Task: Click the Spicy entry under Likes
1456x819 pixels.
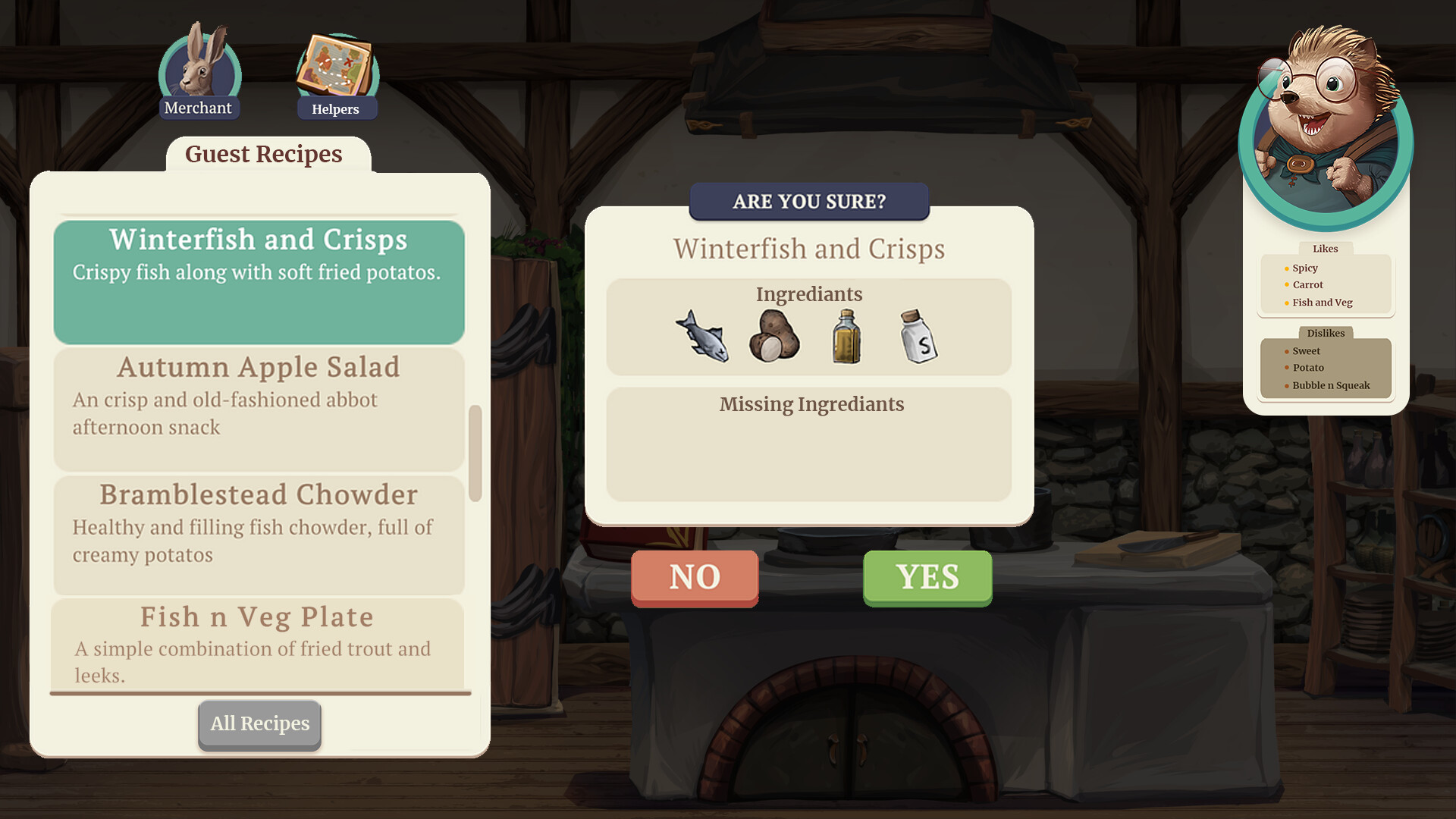Action: coord(1306,268)
